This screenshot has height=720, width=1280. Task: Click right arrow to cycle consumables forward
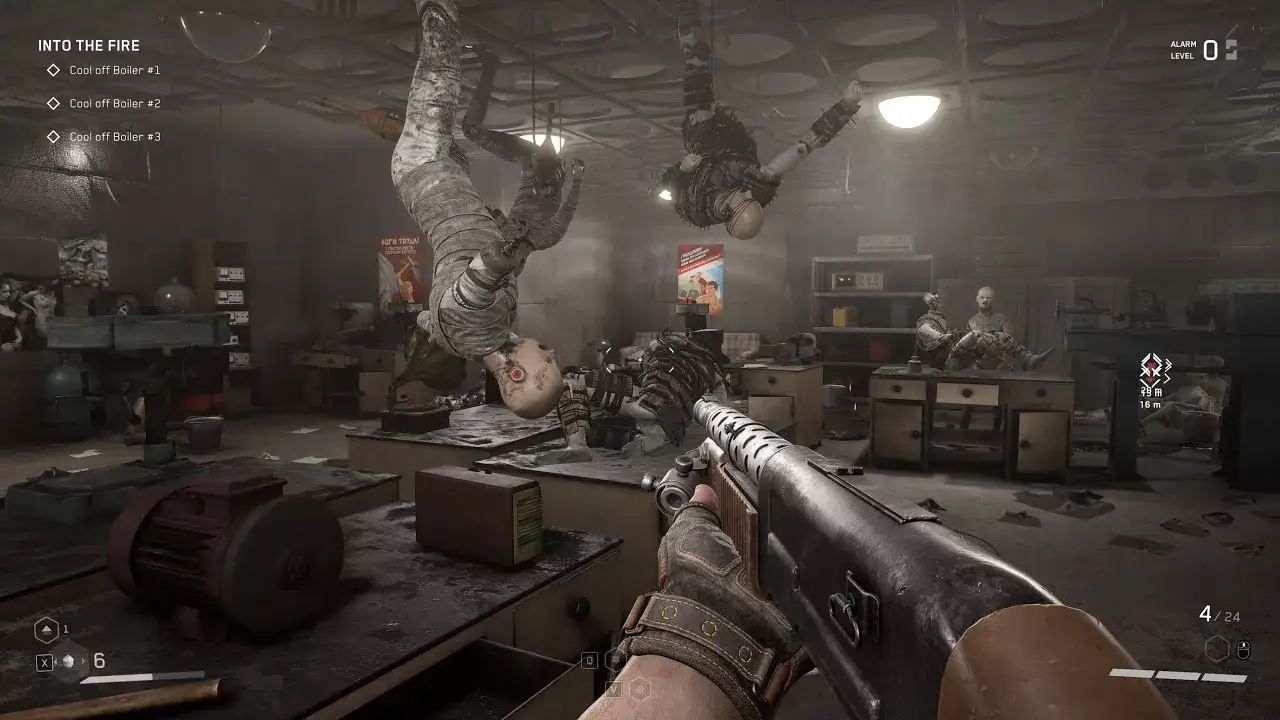click(83, 660)
